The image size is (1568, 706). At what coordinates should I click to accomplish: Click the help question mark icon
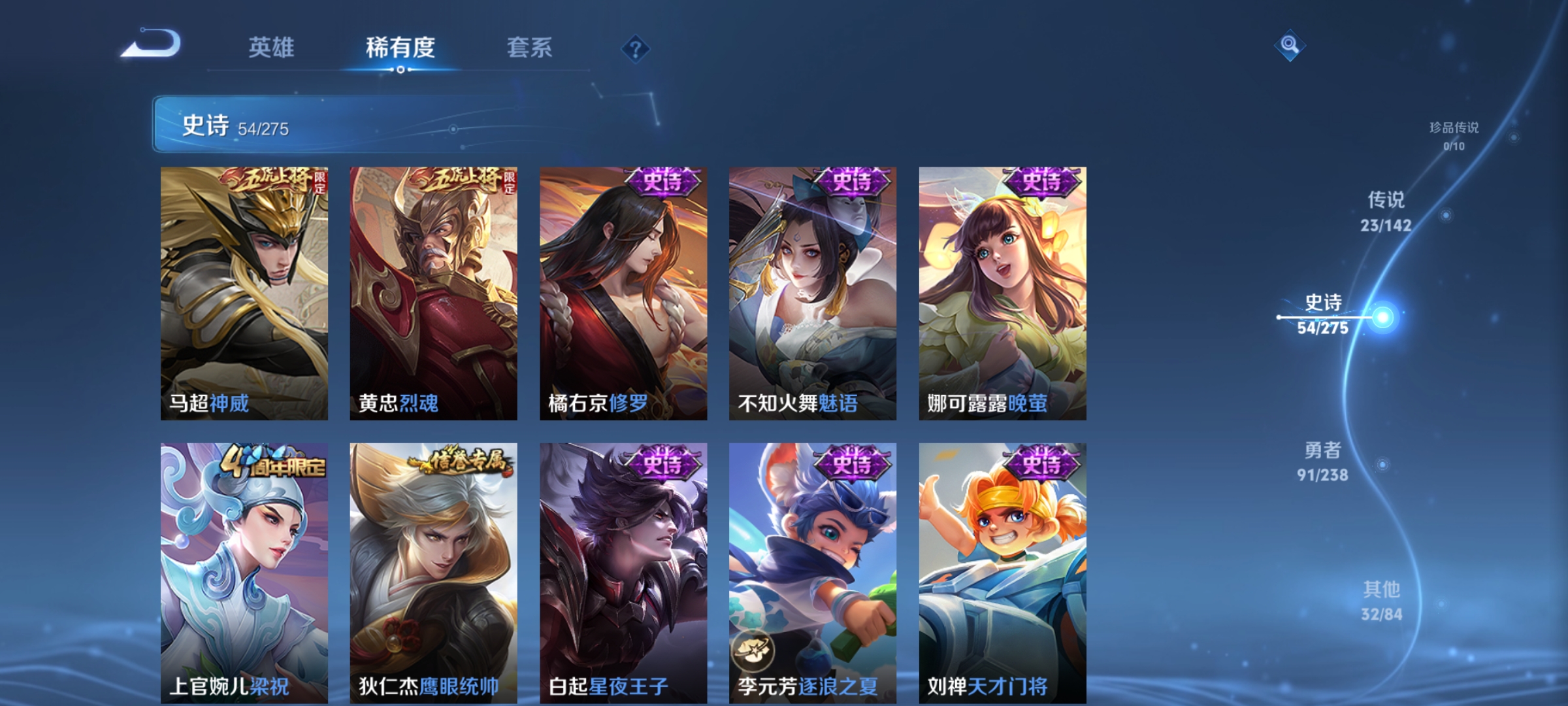point(635,49)
